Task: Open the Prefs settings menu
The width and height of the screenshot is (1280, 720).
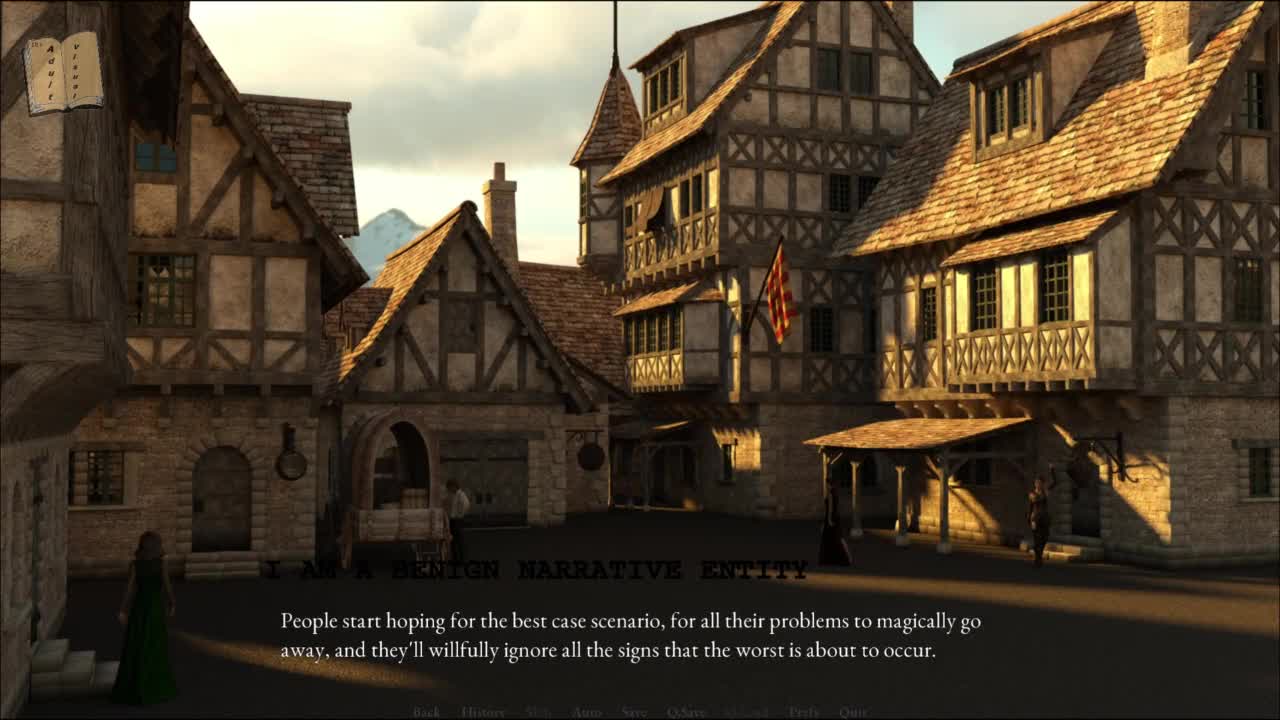Action: pyautogui.click(x=803, y=712)
